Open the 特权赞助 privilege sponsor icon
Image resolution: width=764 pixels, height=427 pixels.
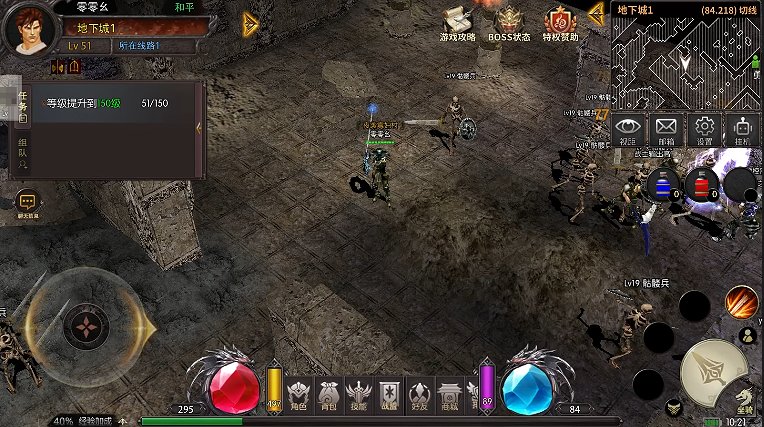coord(560,24)
